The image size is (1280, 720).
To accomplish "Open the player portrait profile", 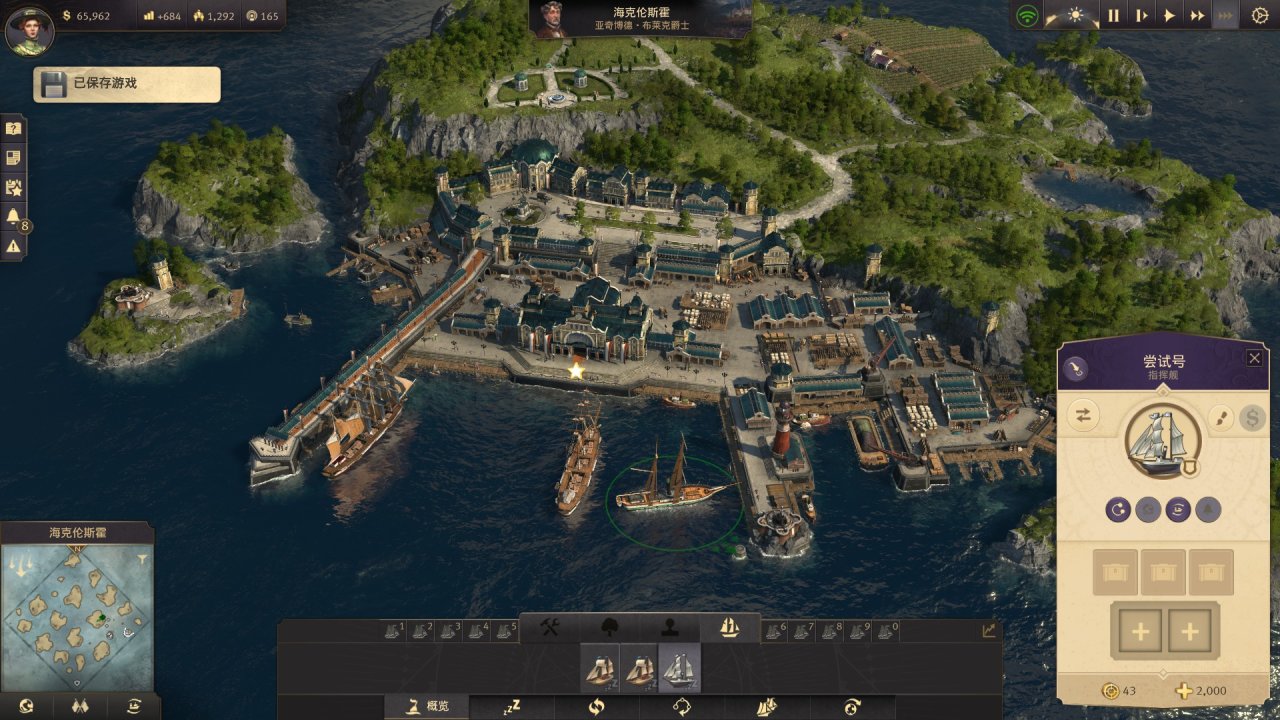I will coord(29,30).
